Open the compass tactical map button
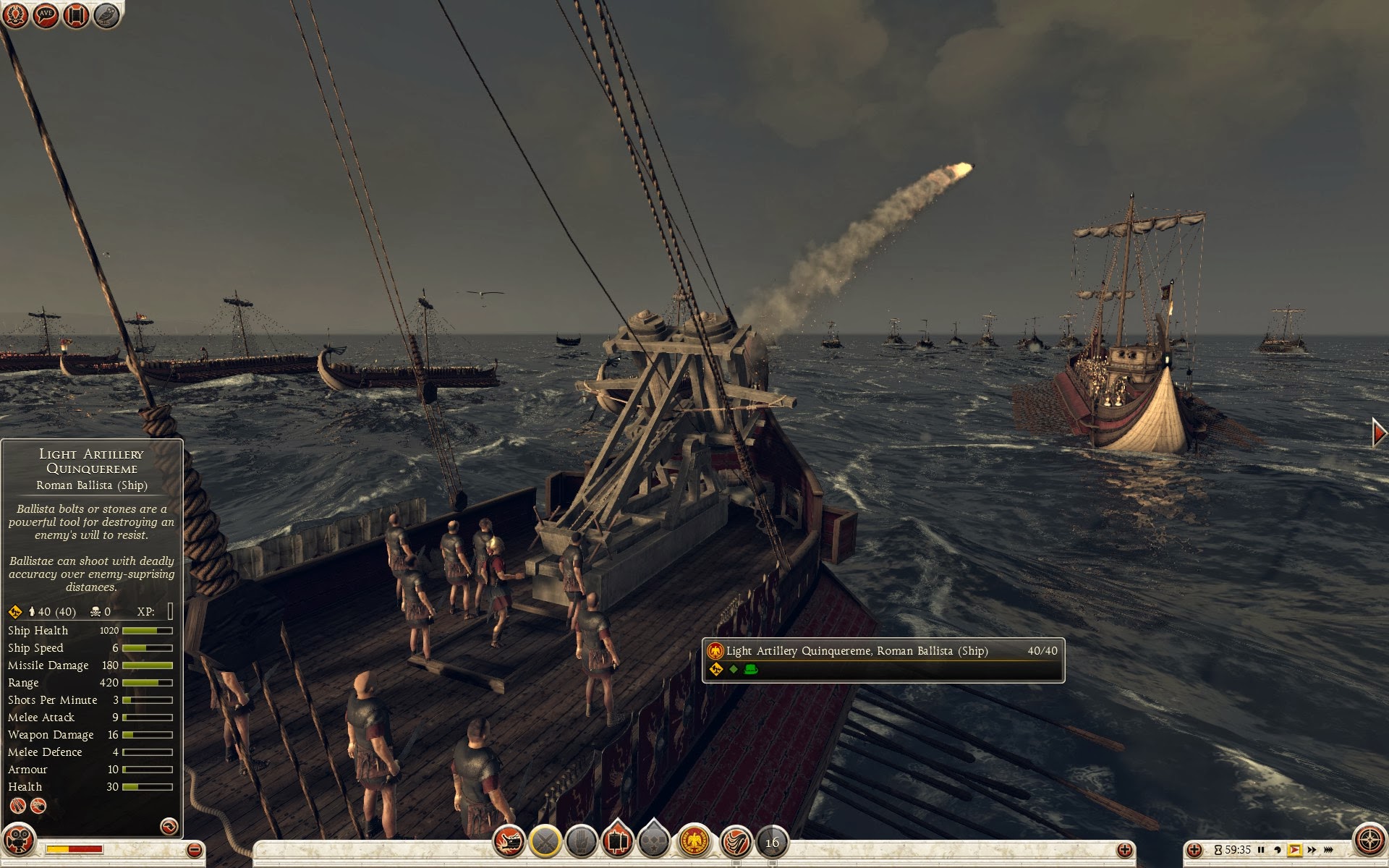 [1369, 841]
